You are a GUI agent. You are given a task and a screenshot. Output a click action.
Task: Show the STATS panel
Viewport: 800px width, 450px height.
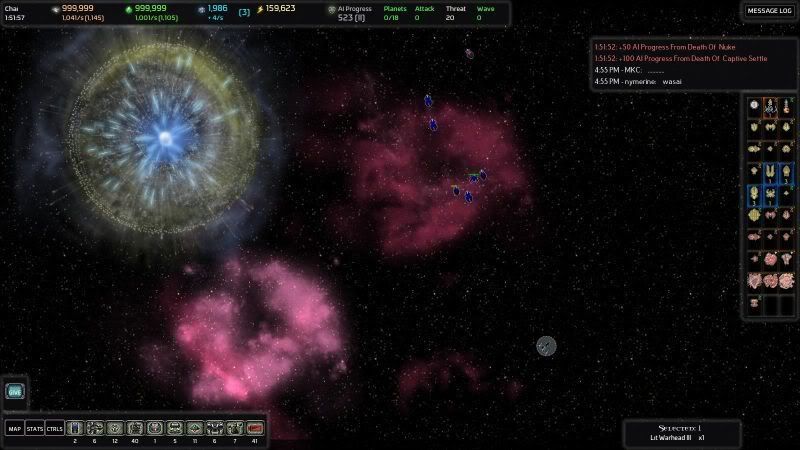pos(34,428)
